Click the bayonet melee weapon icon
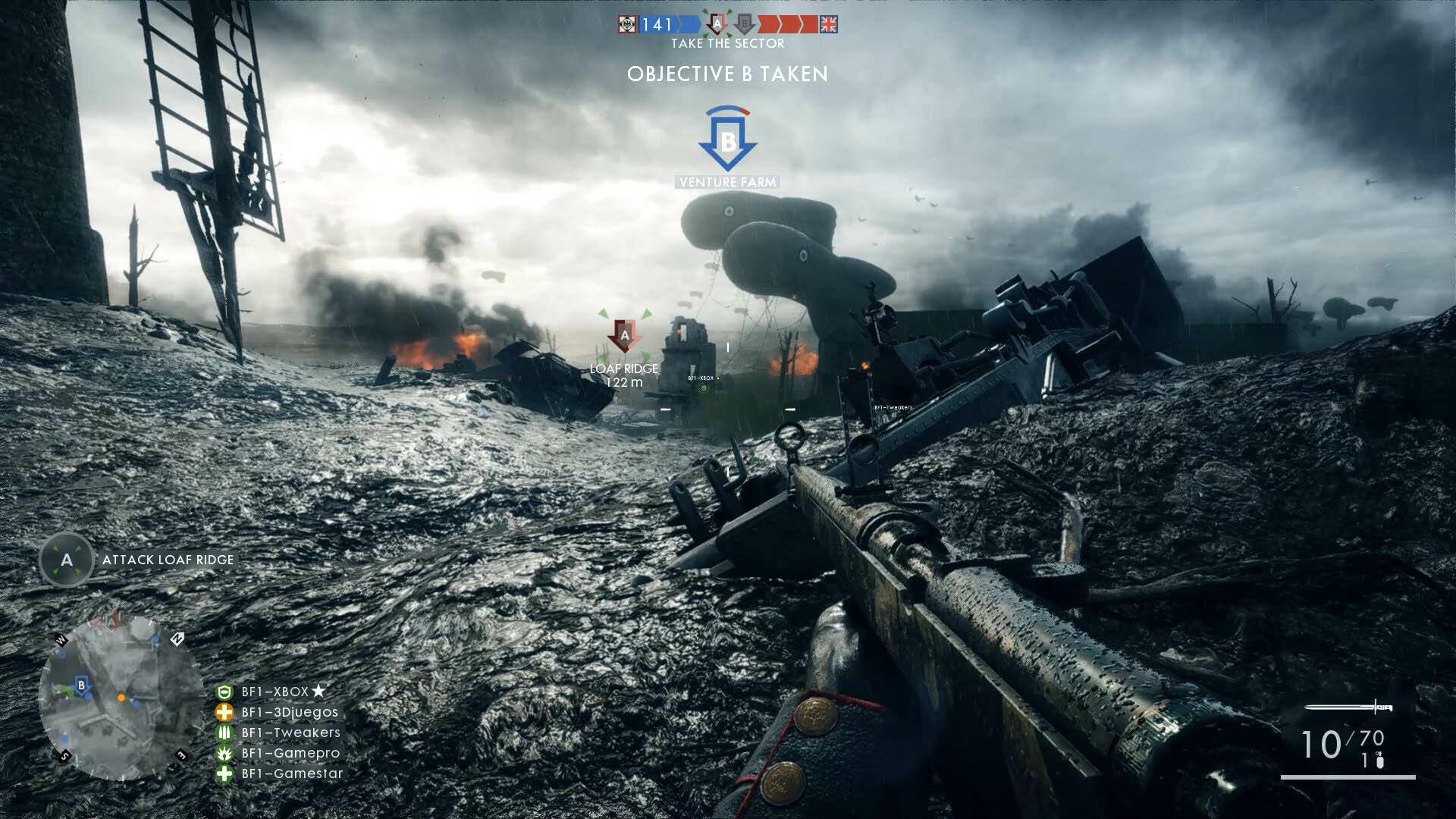1456x819 pixels. tap(1348, 708)
